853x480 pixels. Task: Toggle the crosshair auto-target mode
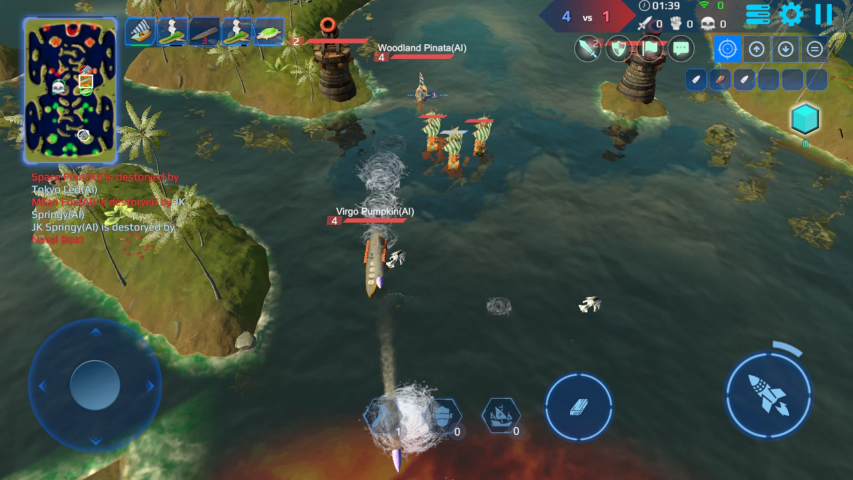pos(727,48)
